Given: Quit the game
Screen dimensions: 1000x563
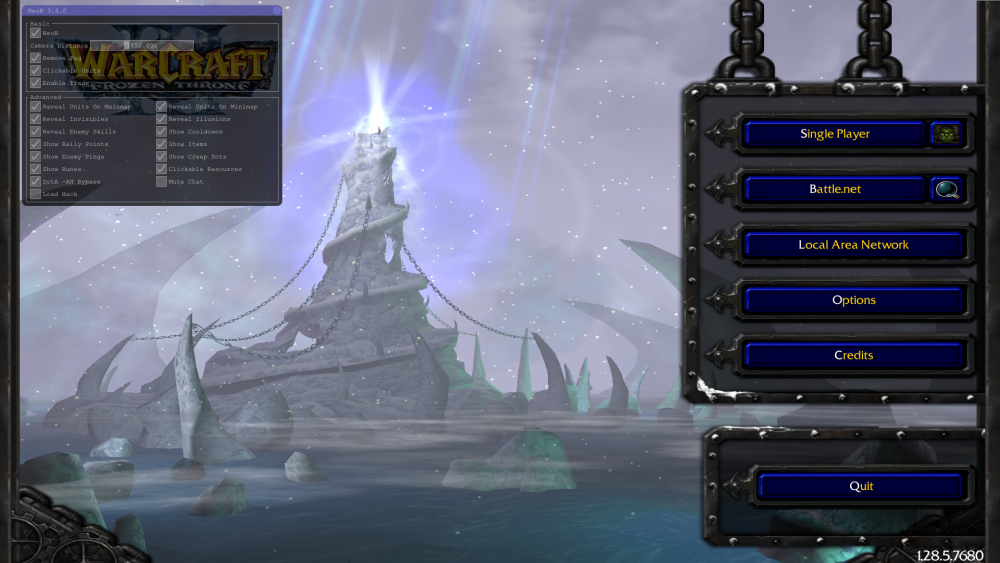Looking at the screenshot, I should click(860, 486).
